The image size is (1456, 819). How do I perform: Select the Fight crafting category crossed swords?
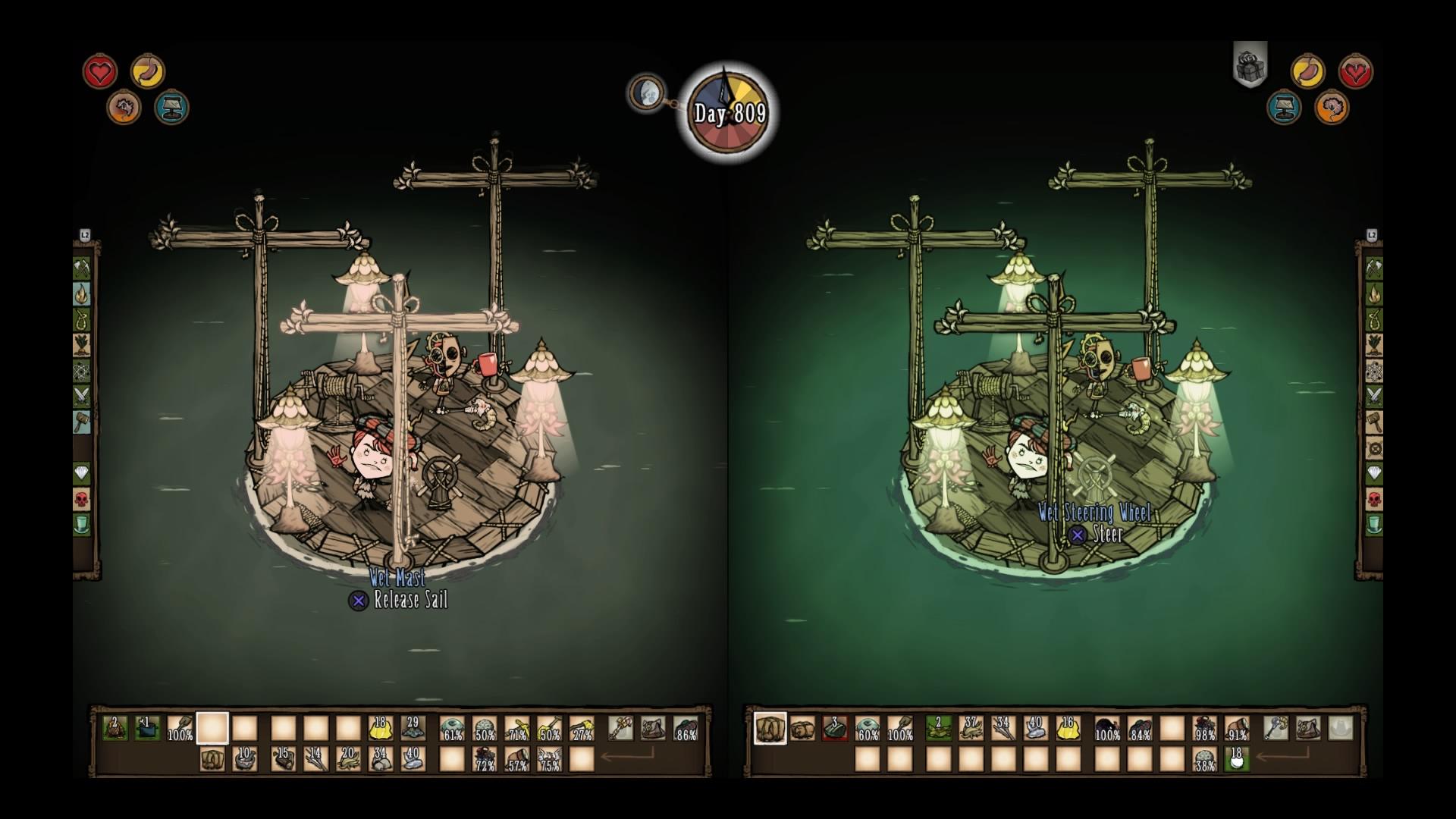click(x=83, y=394)
